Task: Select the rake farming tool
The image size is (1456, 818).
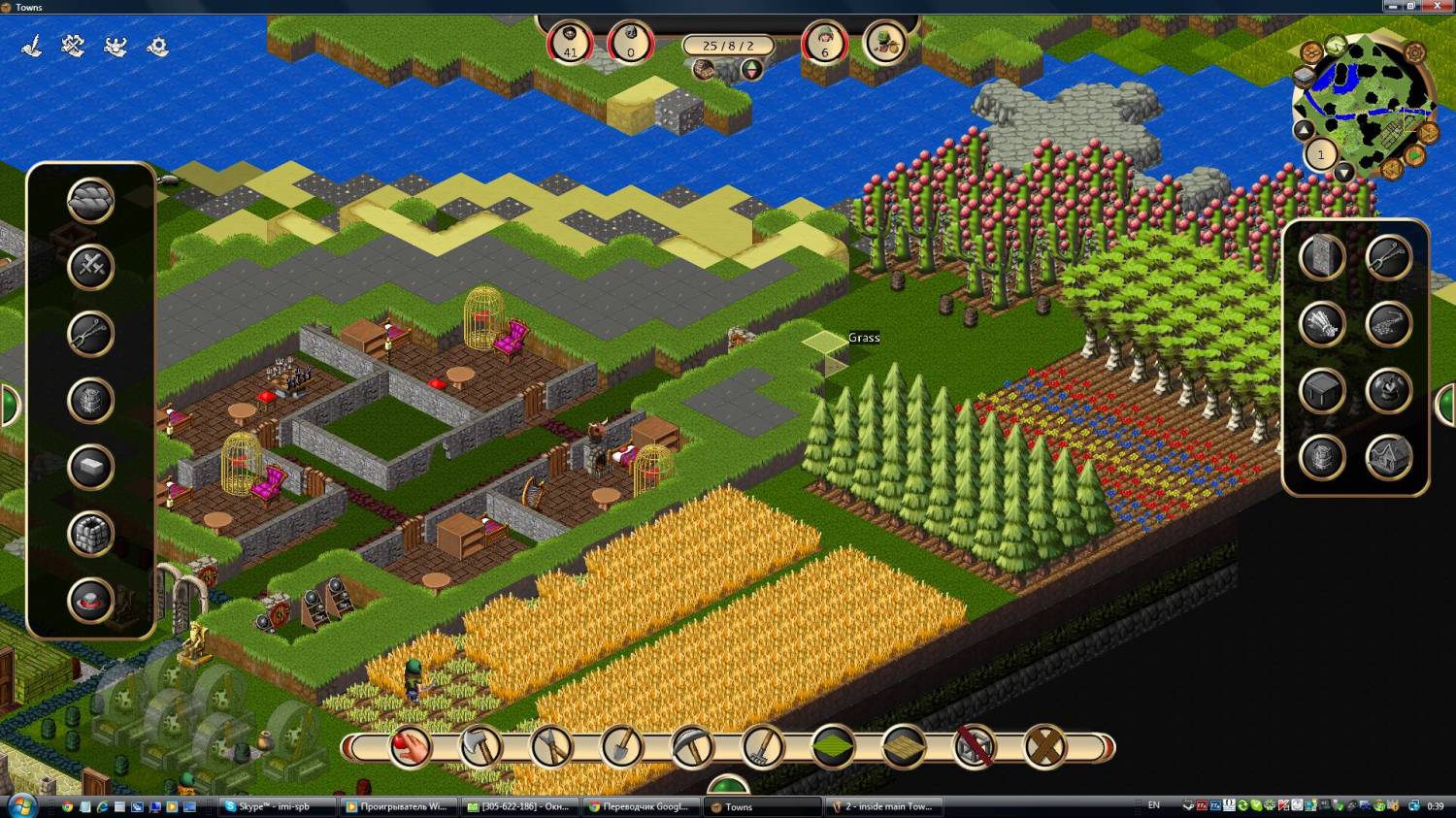Action: 763,747
